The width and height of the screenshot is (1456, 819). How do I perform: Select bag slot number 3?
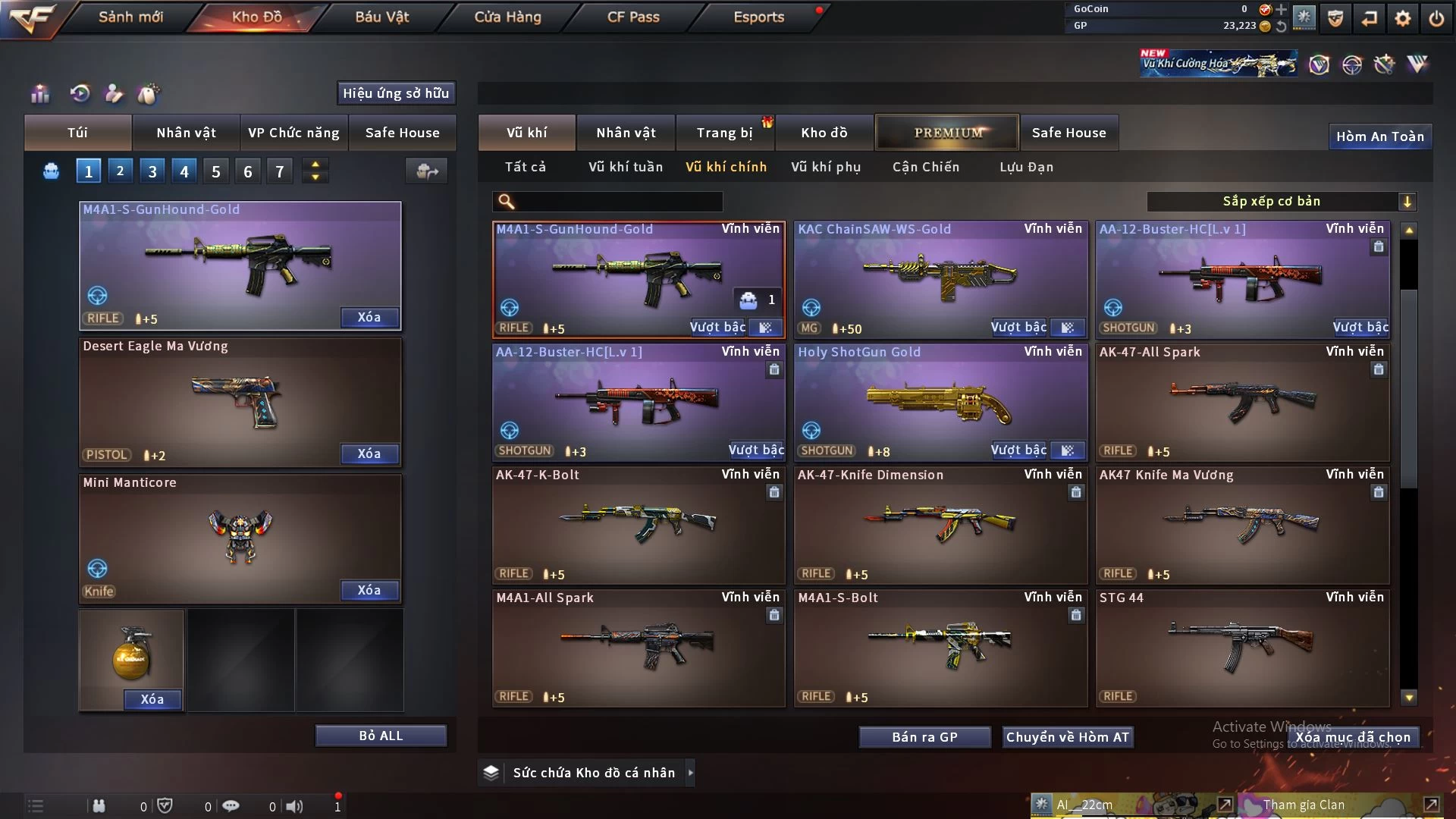(152, 171)
